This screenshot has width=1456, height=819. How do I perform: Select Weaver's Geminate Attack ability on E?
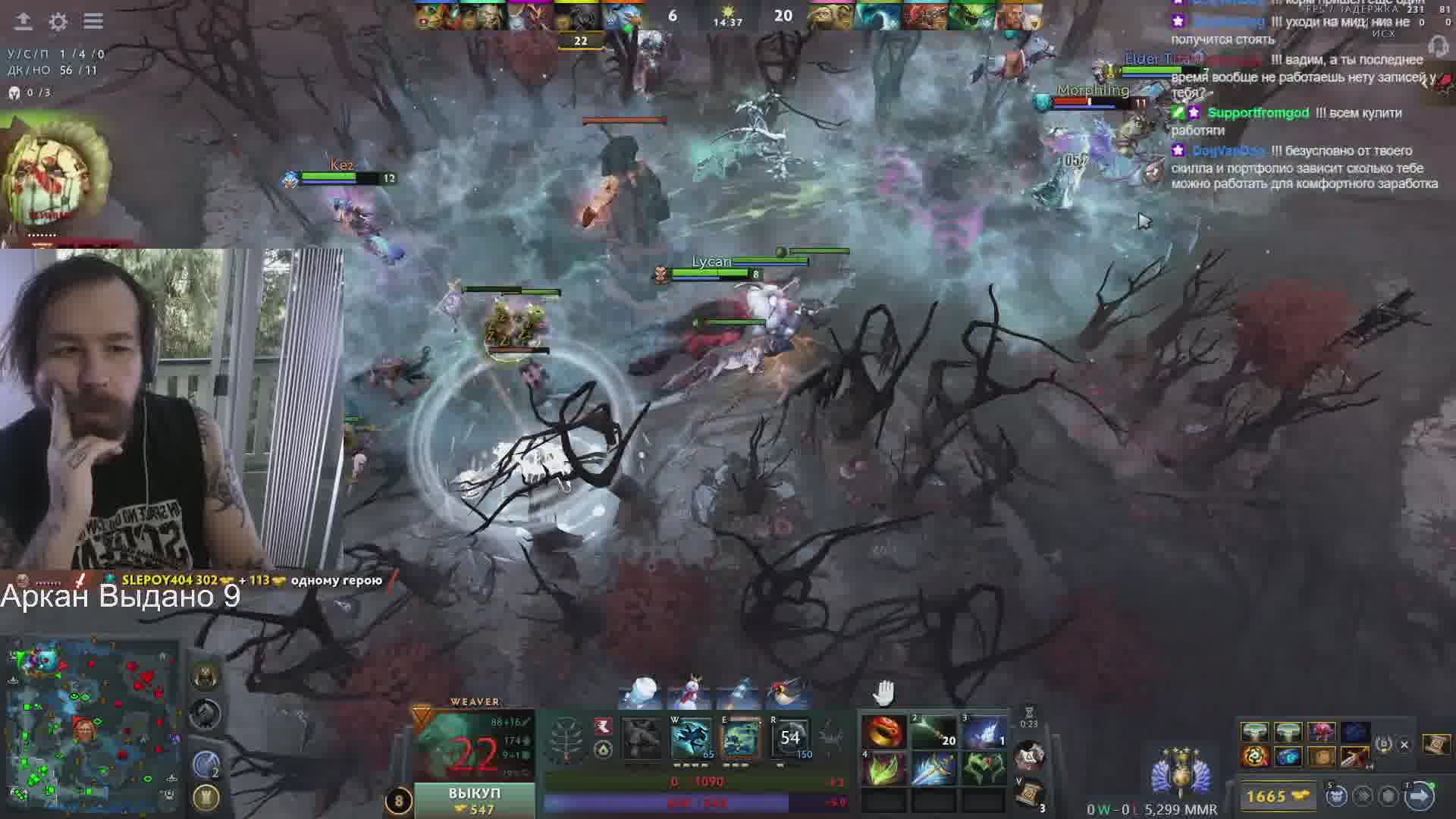coord(740,739)
